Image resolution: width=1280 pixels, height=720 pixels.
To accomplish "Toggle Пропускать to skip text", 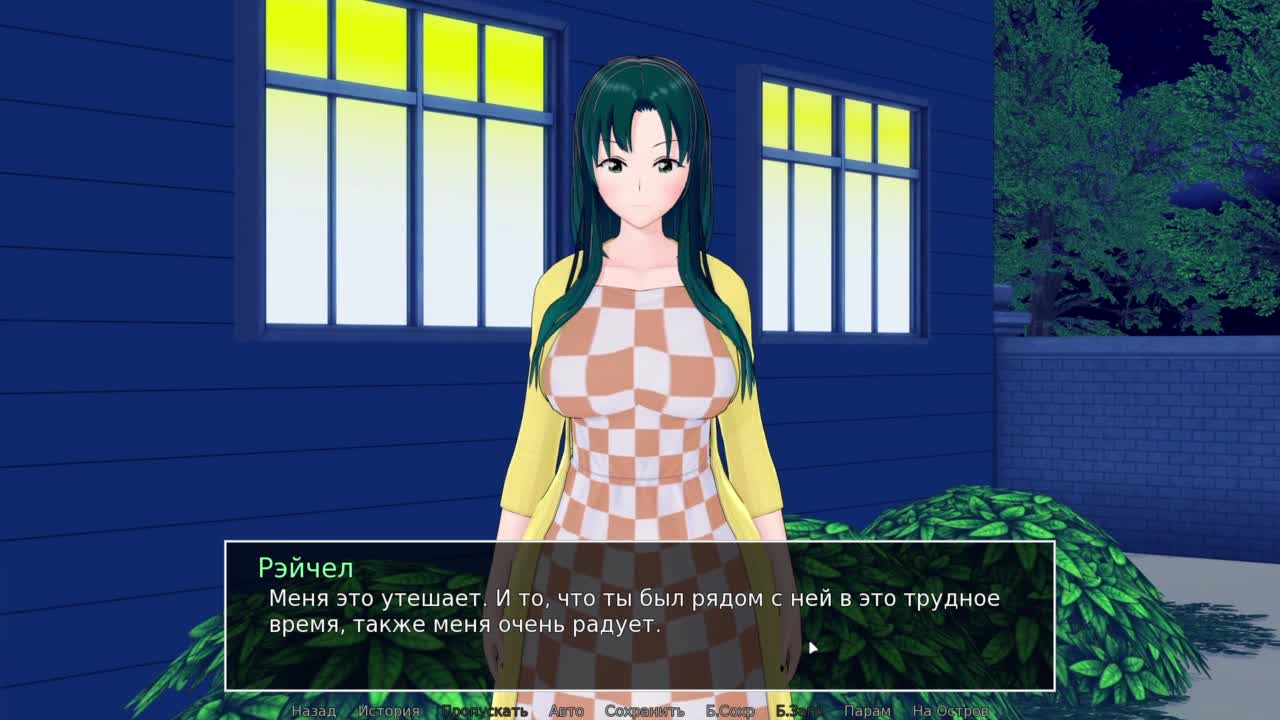I will (x=484, y=711).
